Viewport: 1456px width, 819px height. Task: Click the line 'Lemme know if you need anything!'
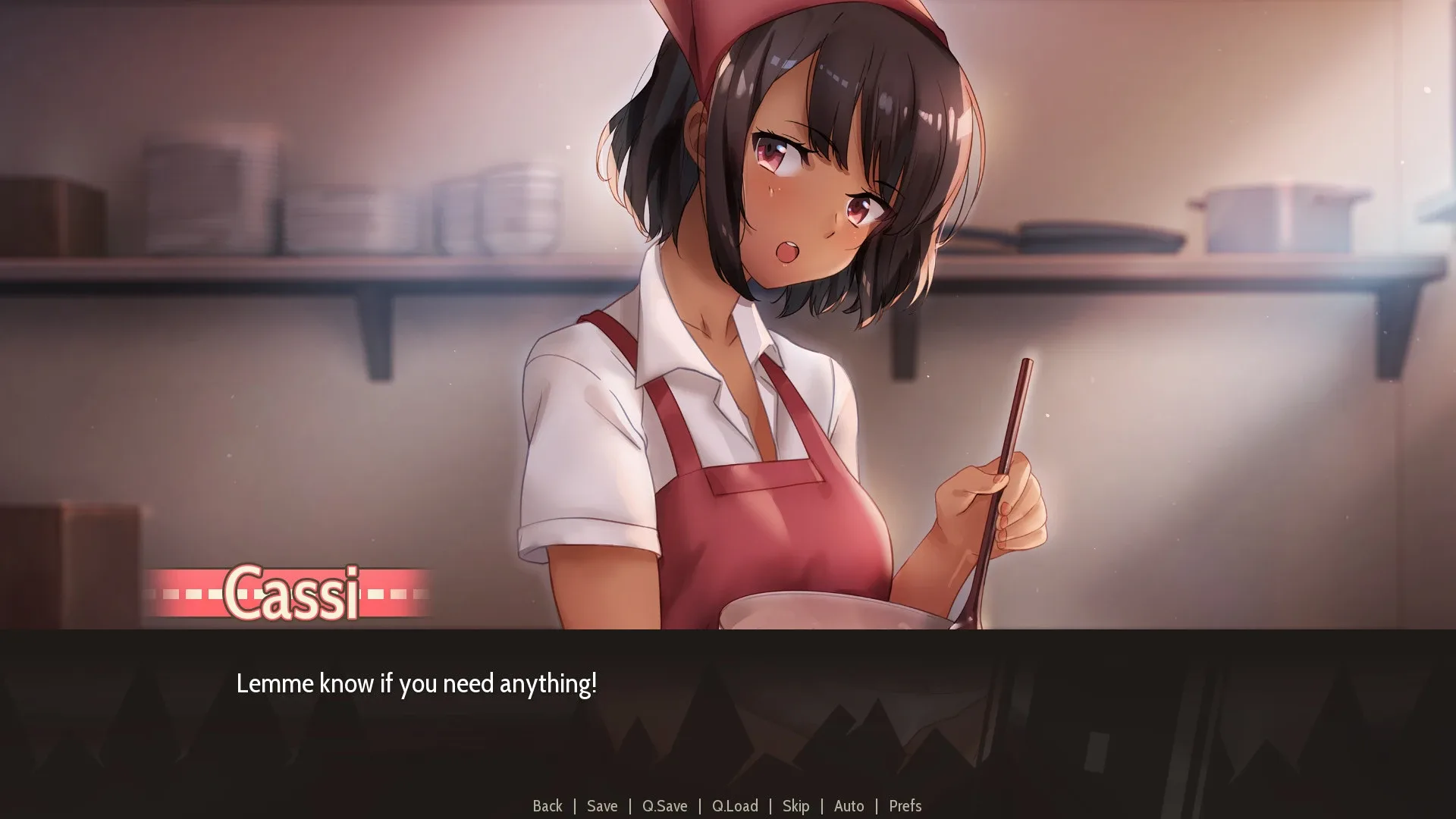click(x=417, y=682)
